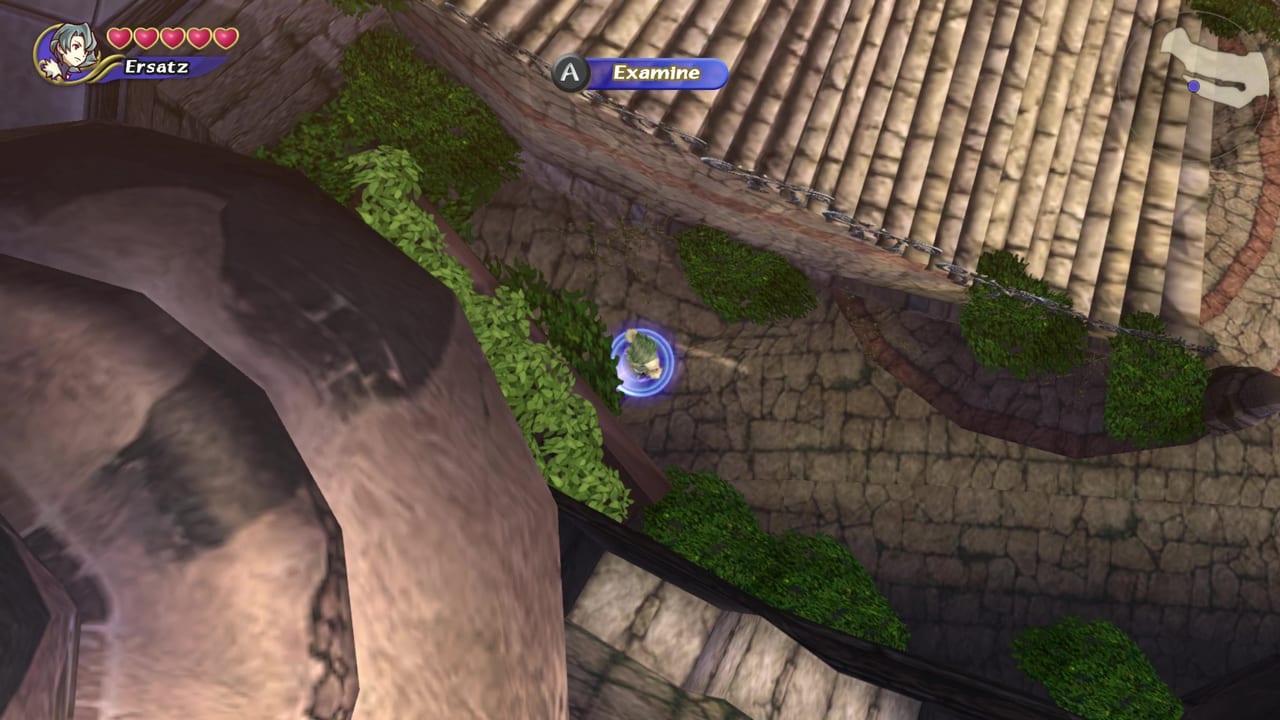Click the blue player marker on the minimap
The image size is (1280, 720).
pos(1194,87)
